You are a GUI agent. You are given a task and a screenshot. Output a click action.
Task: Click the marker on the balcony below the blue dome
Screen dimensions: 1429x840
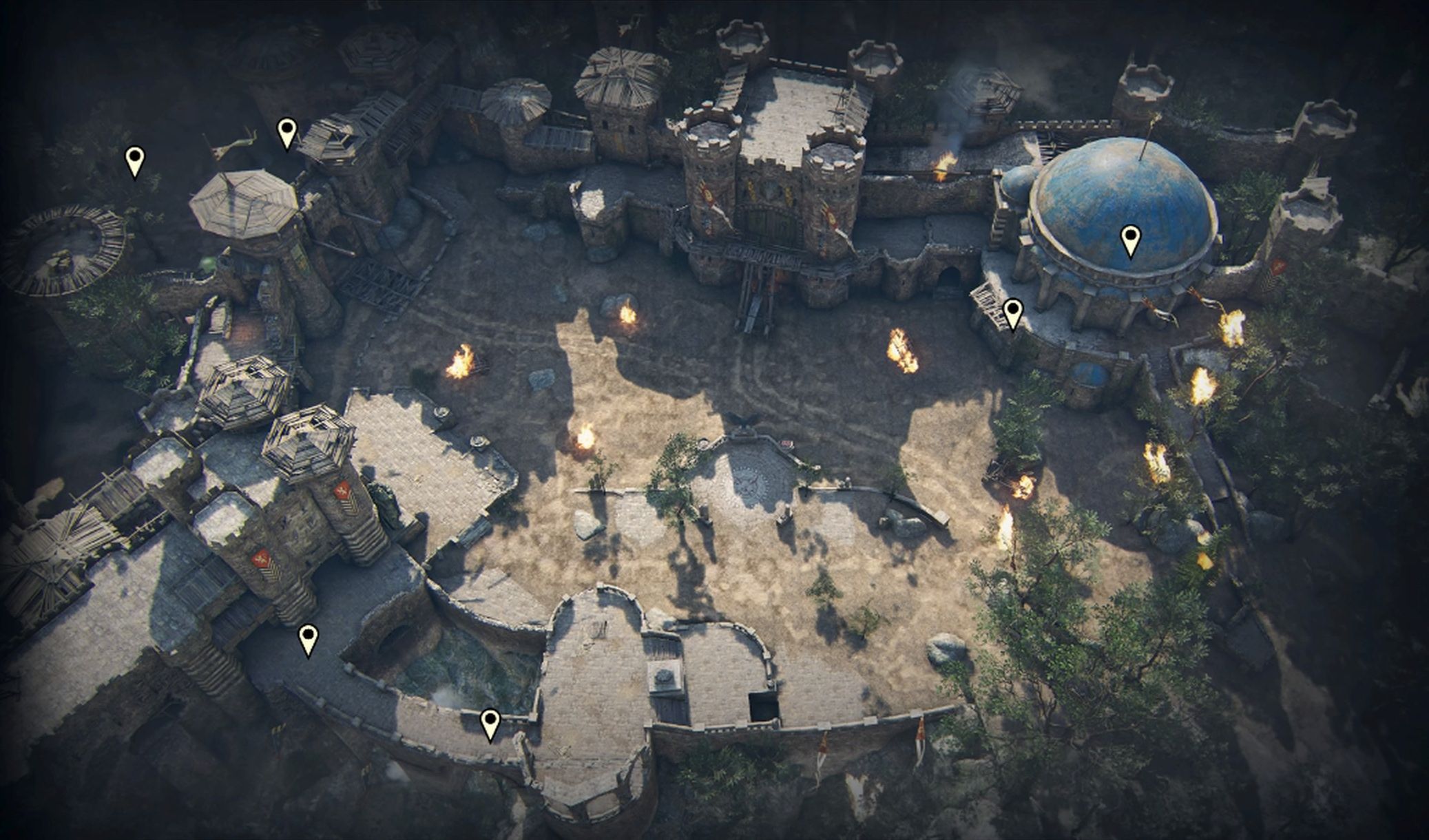pos(1012,312)
